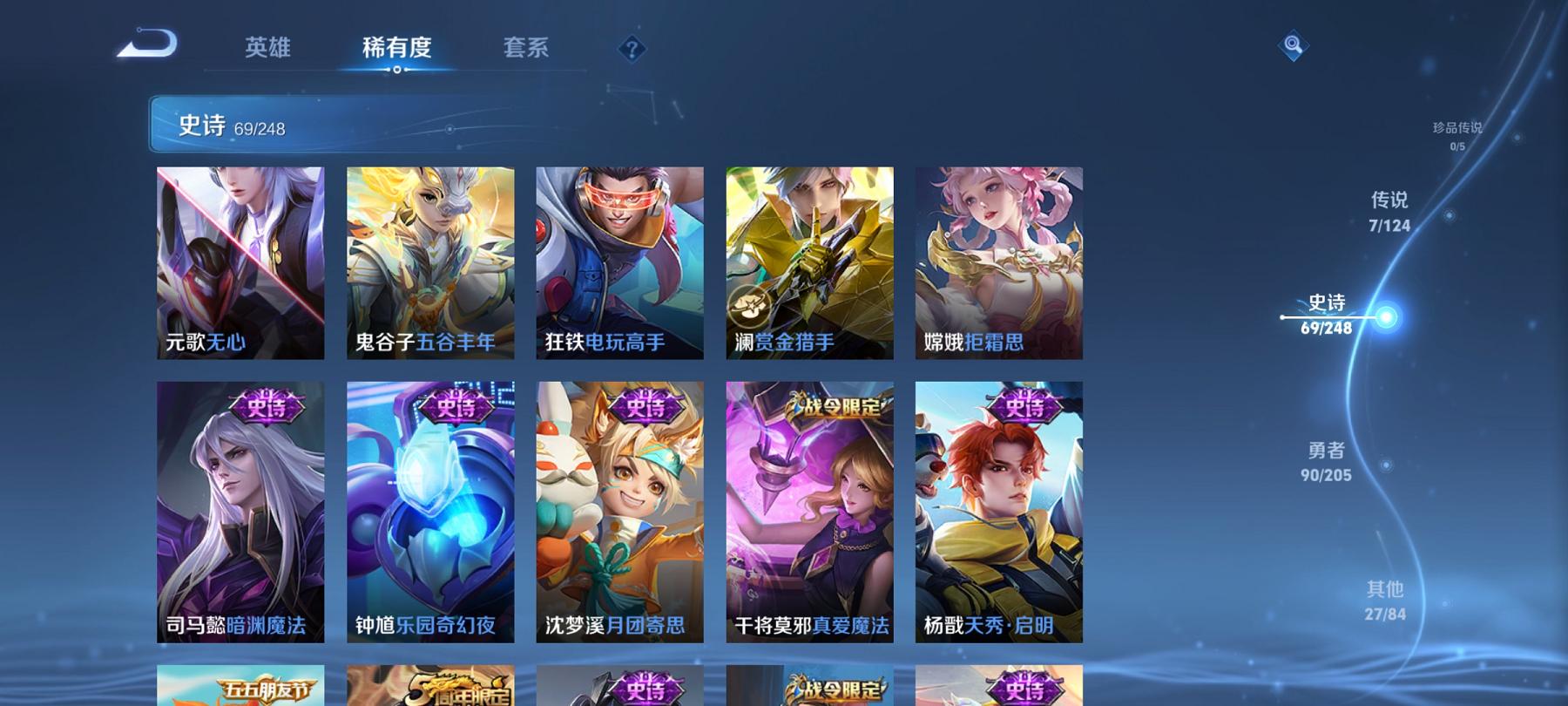Click the help question mark icon
Screen dimensions: 1568x706
[x=631, y=50]
